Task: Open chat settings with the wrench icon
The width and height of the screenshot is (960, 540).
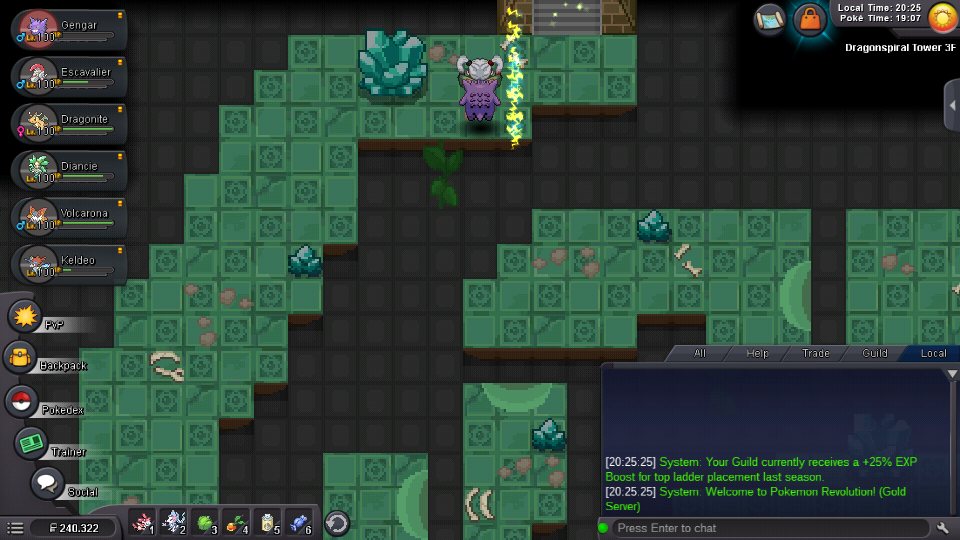Action: tap(943, 528)
